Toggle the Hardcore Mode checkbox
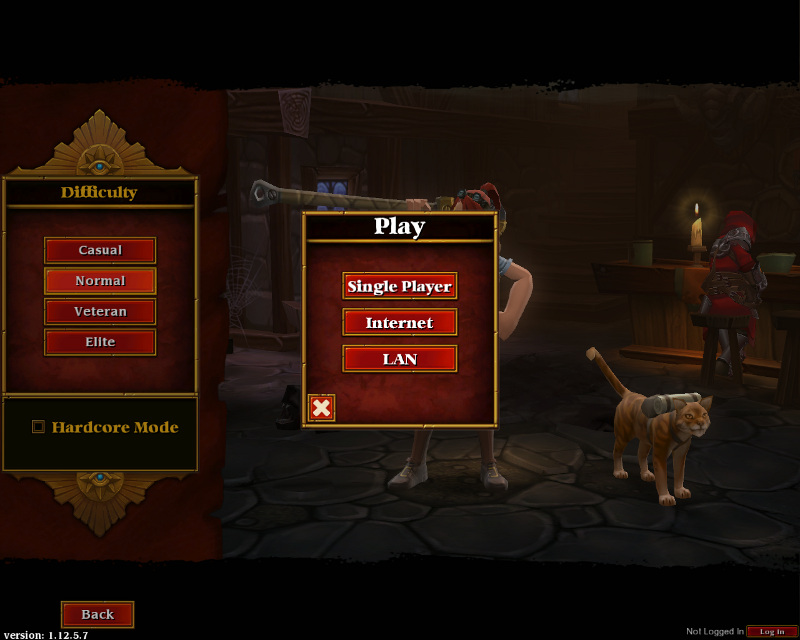800x640 pixels. click(x=39, y=427)
